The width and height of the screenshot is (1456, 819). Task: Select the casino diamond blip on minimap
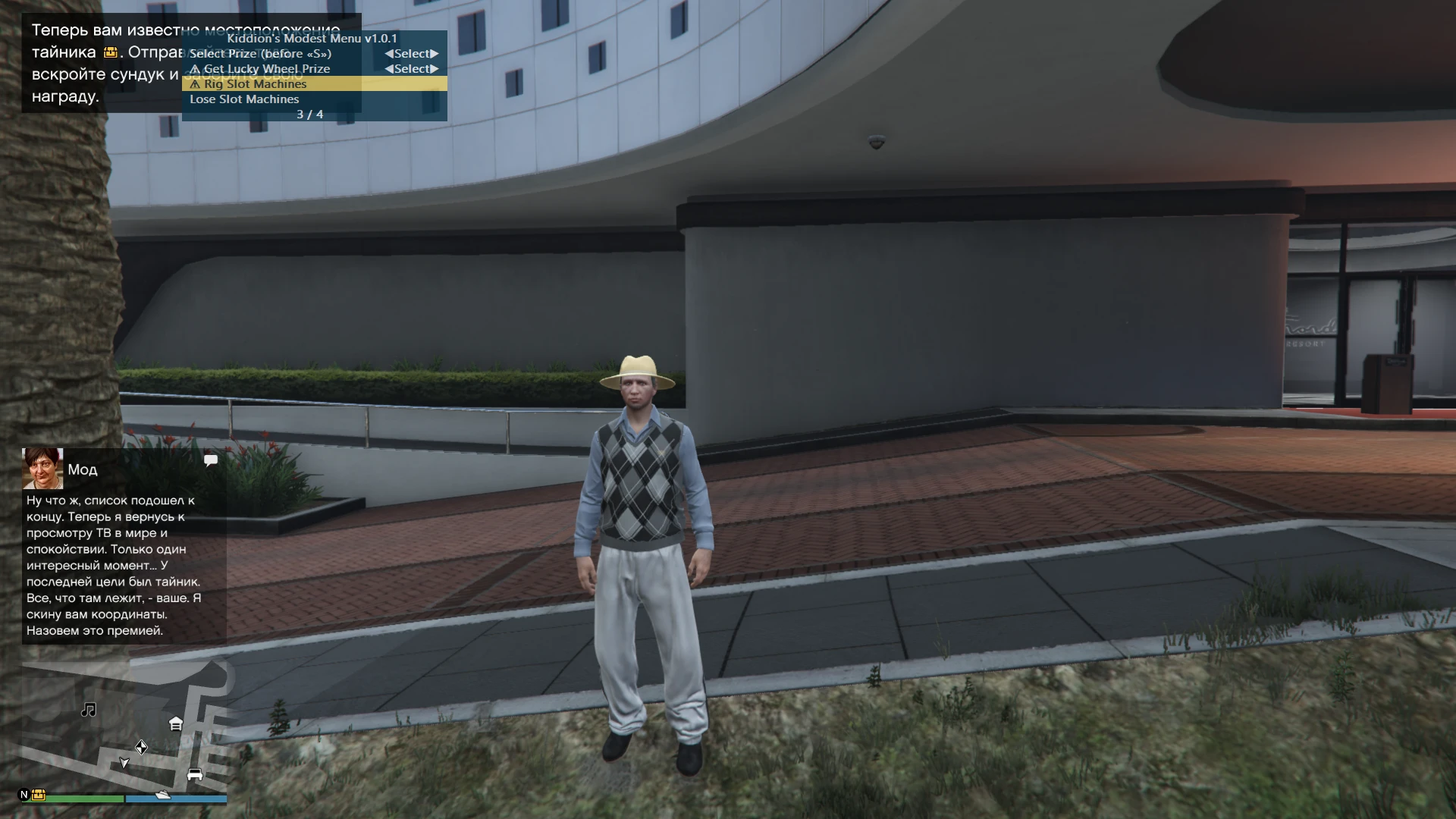point(141,747)
